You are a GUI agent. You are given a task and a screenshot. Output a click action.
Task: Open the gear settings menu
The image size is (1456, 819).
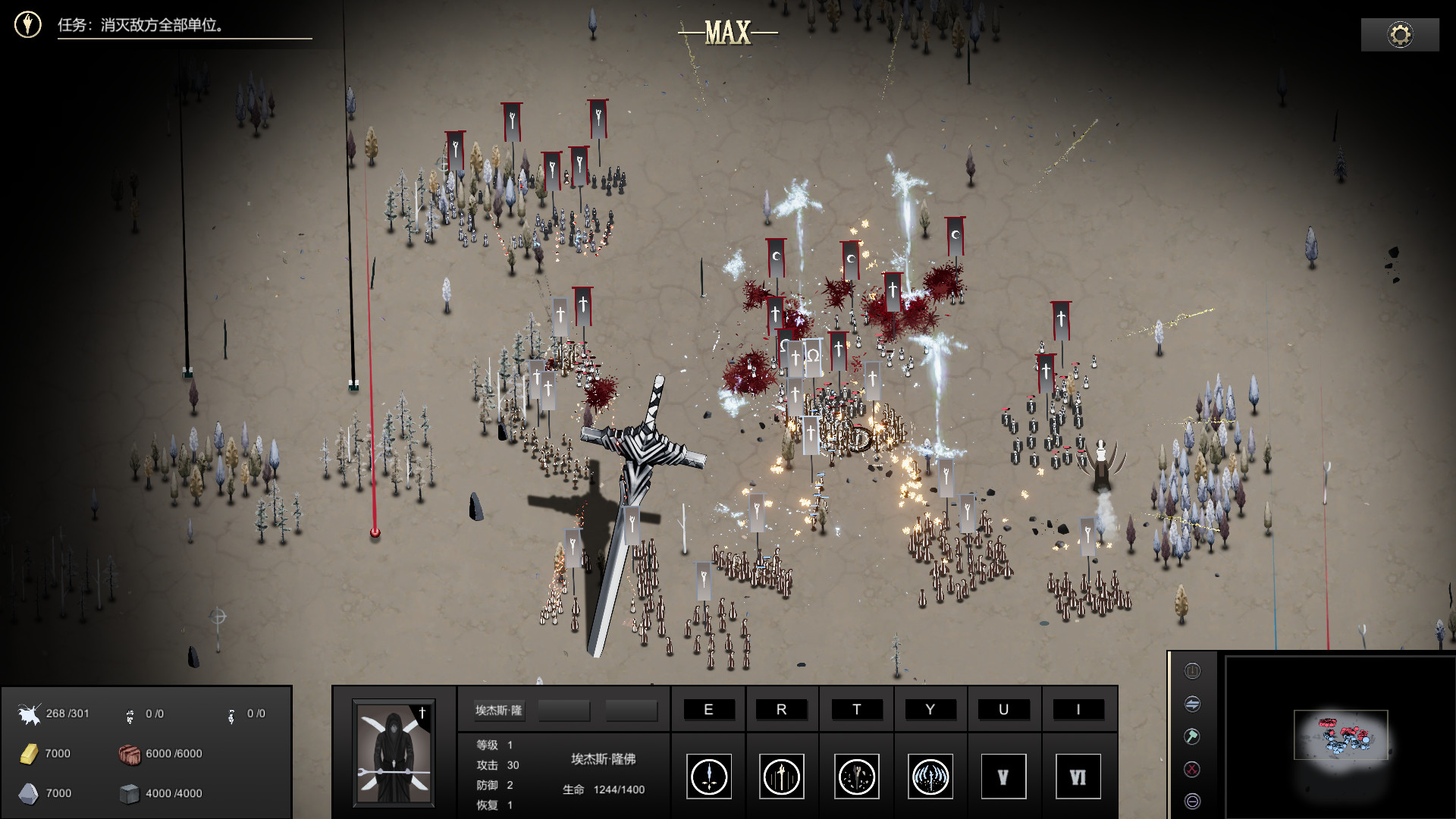pyautogui.click(x=1400, y=35)
